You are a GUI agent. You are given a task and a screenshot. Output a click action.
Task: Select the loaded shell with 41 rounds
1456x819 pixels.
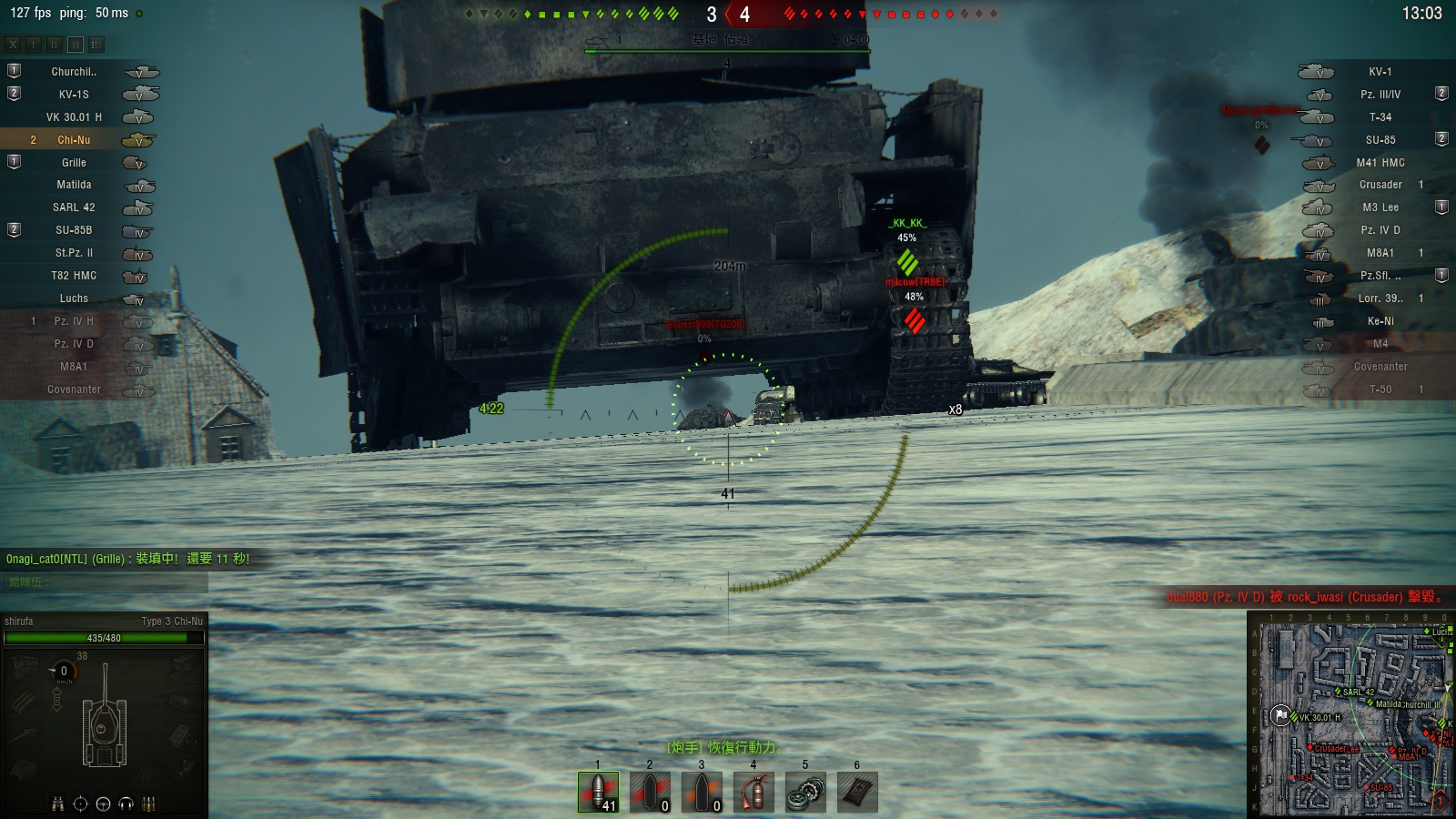(598, 792)
